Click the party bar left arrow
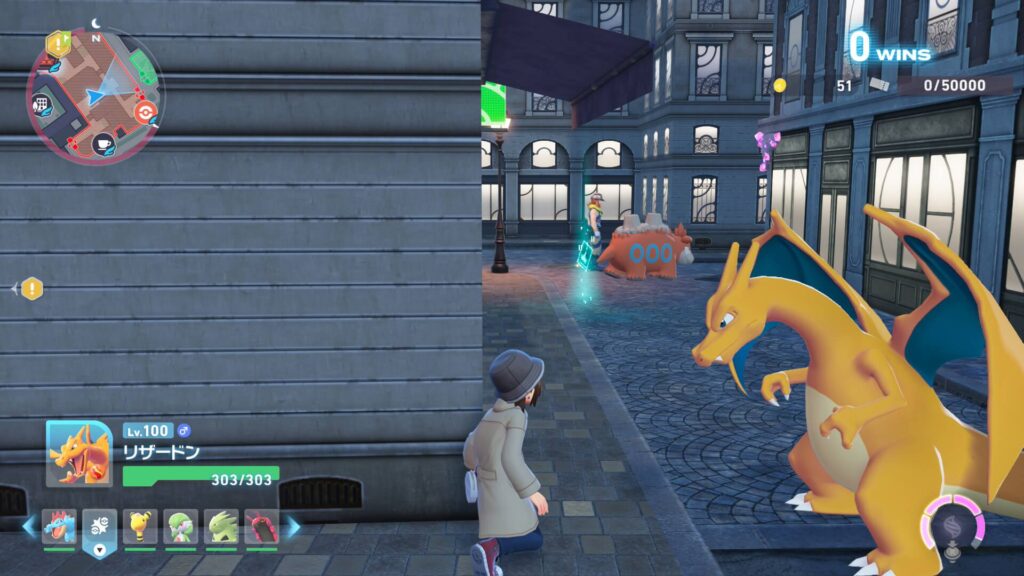This screenshot has height=576, width=1024. pyautogui.click(x=28, y=526)
